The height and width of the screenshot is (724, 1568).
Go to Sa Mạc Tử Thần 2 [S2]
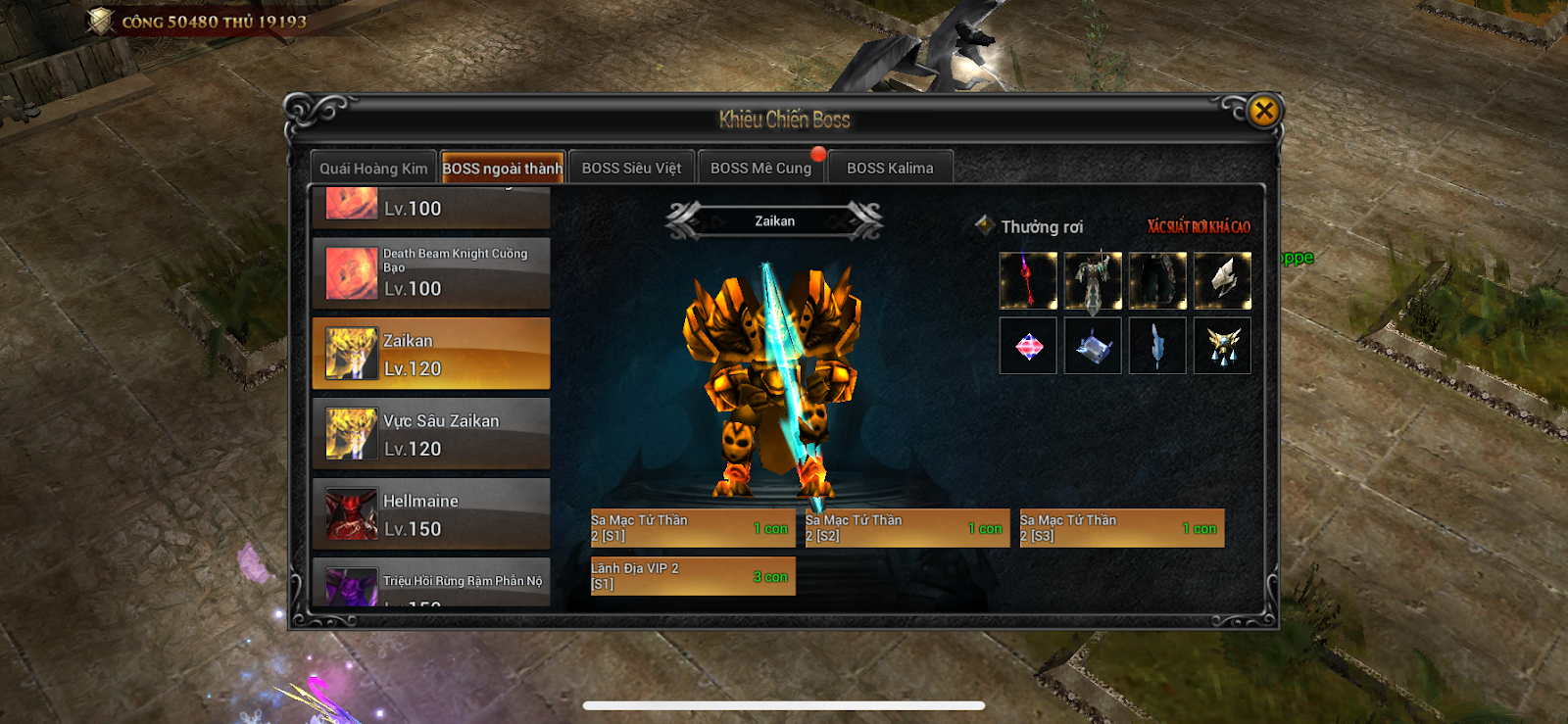[x=906, y=528]
